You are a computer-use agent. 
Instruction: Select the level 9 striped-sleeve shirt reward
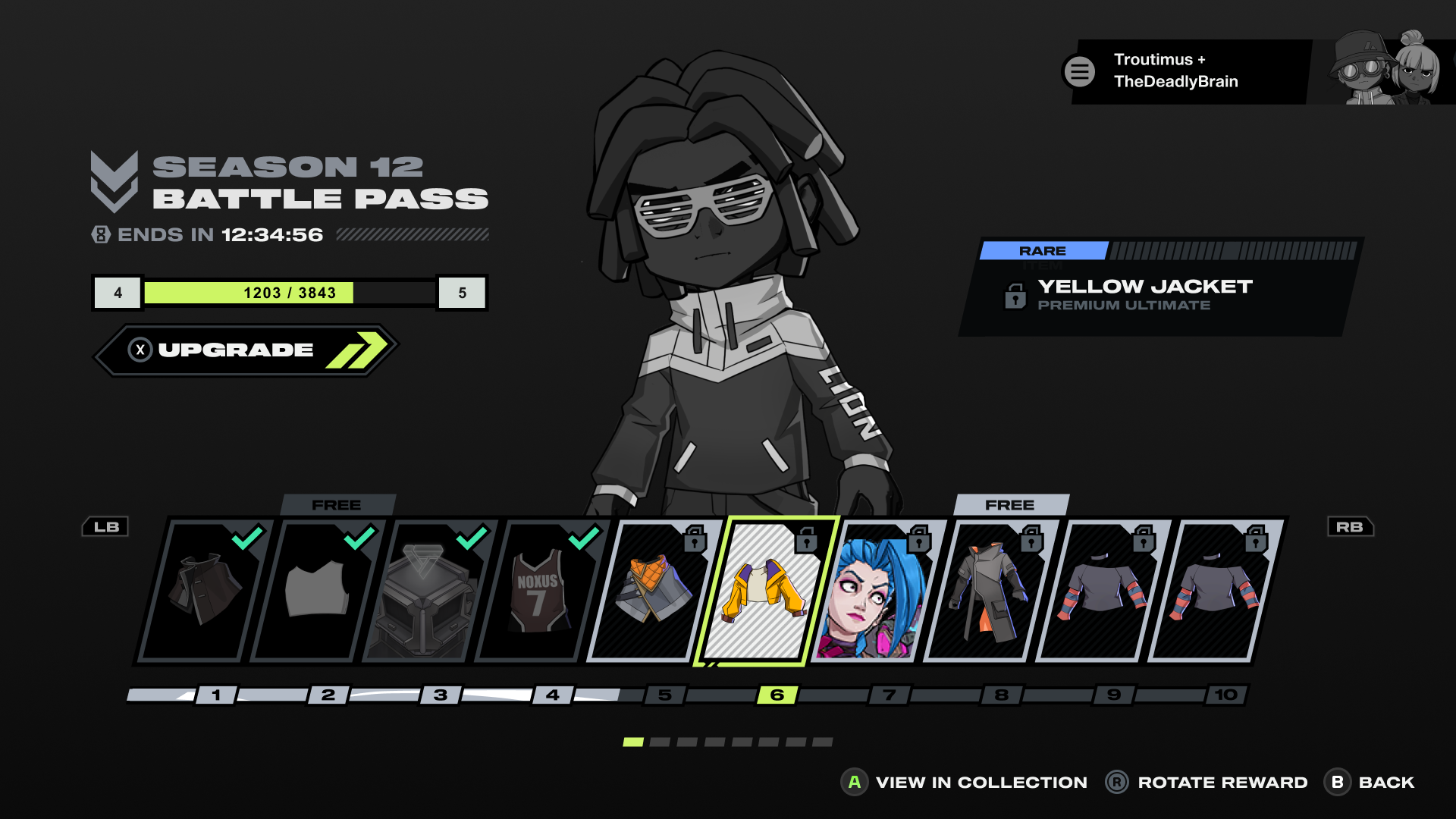(1101, 591)
